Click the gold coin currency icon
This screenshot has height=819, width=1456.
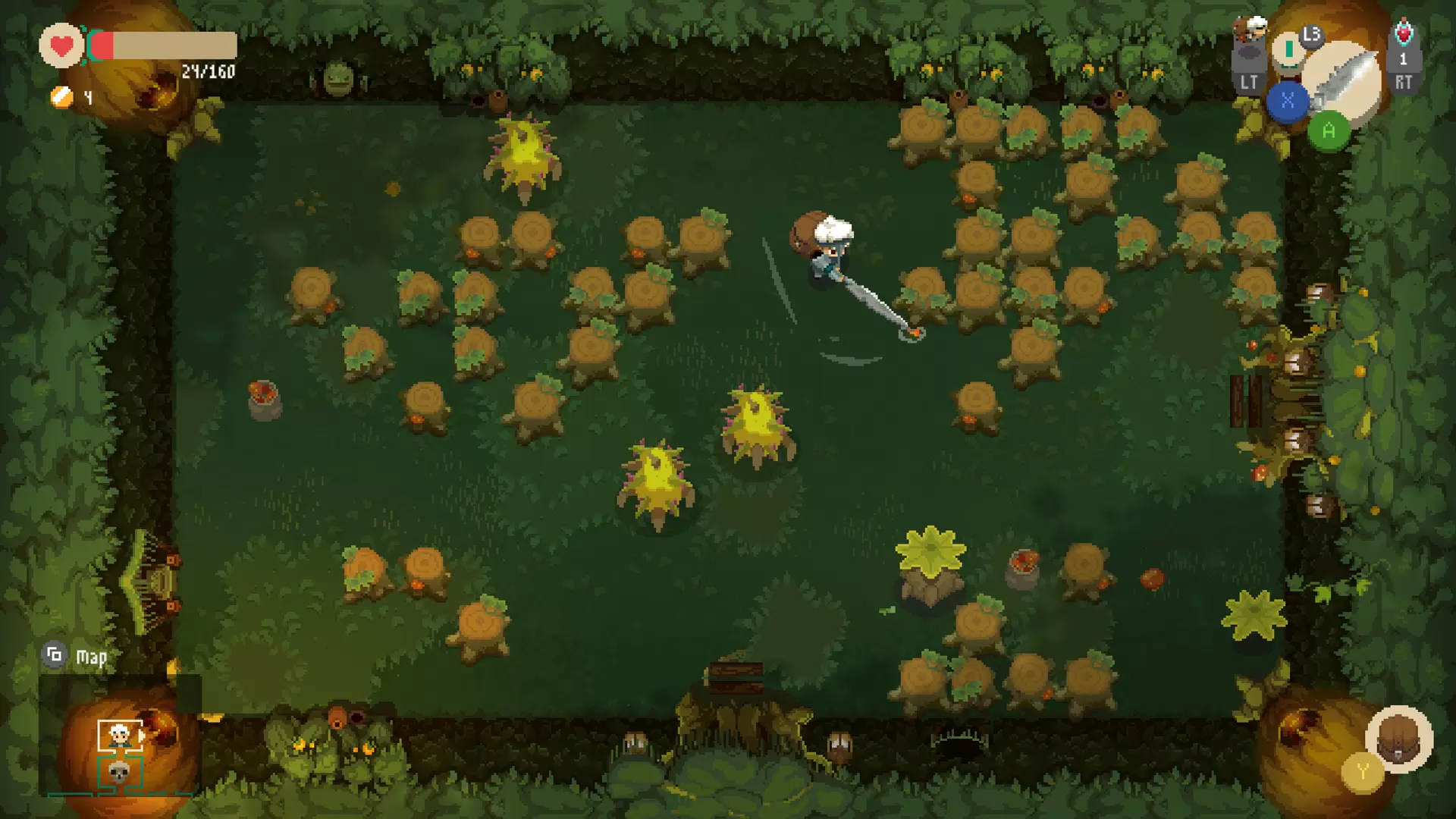click(61, 97)
